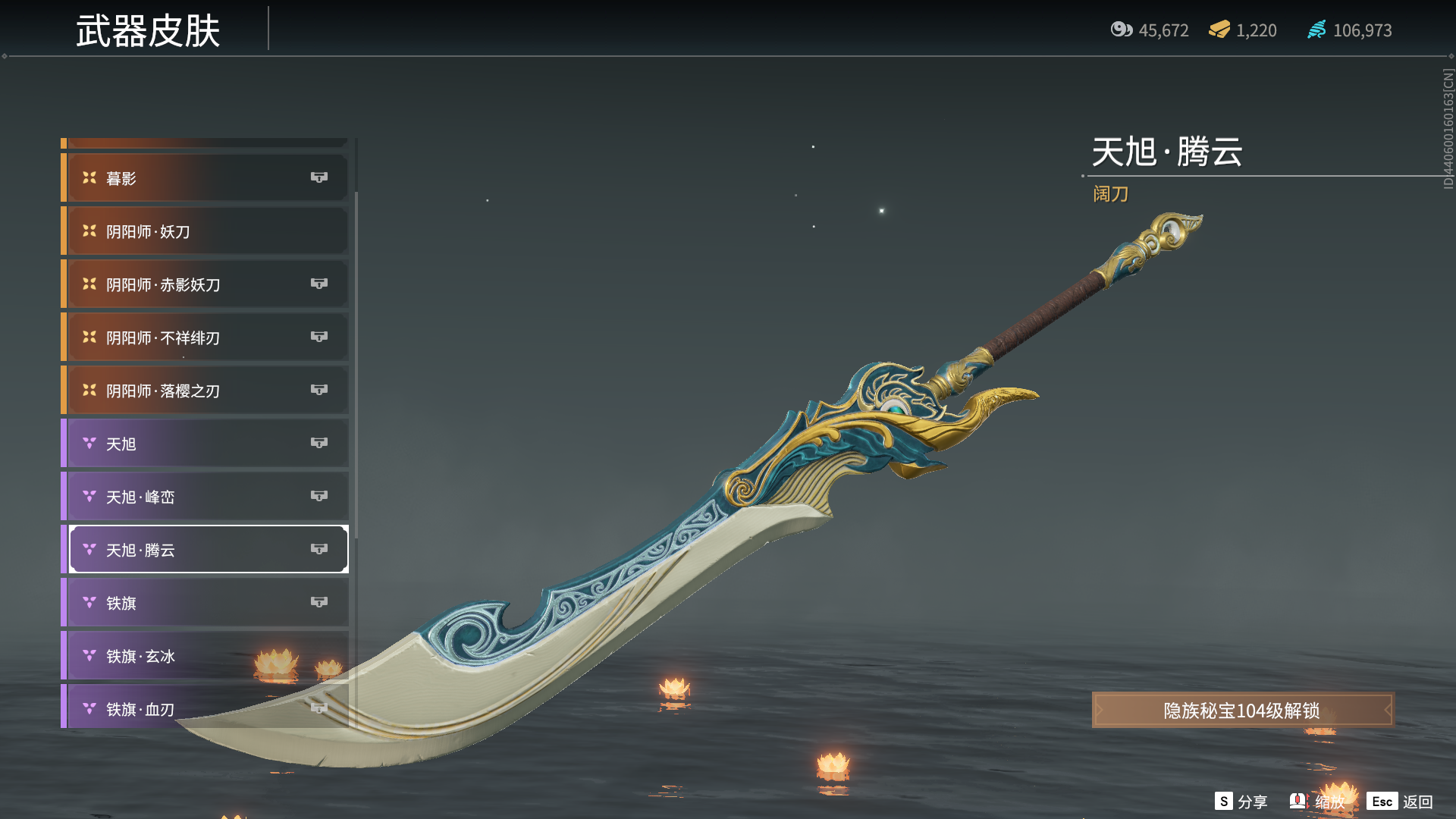Open the 分享 share option
1456x819 pixels.
click(1241, 802)
